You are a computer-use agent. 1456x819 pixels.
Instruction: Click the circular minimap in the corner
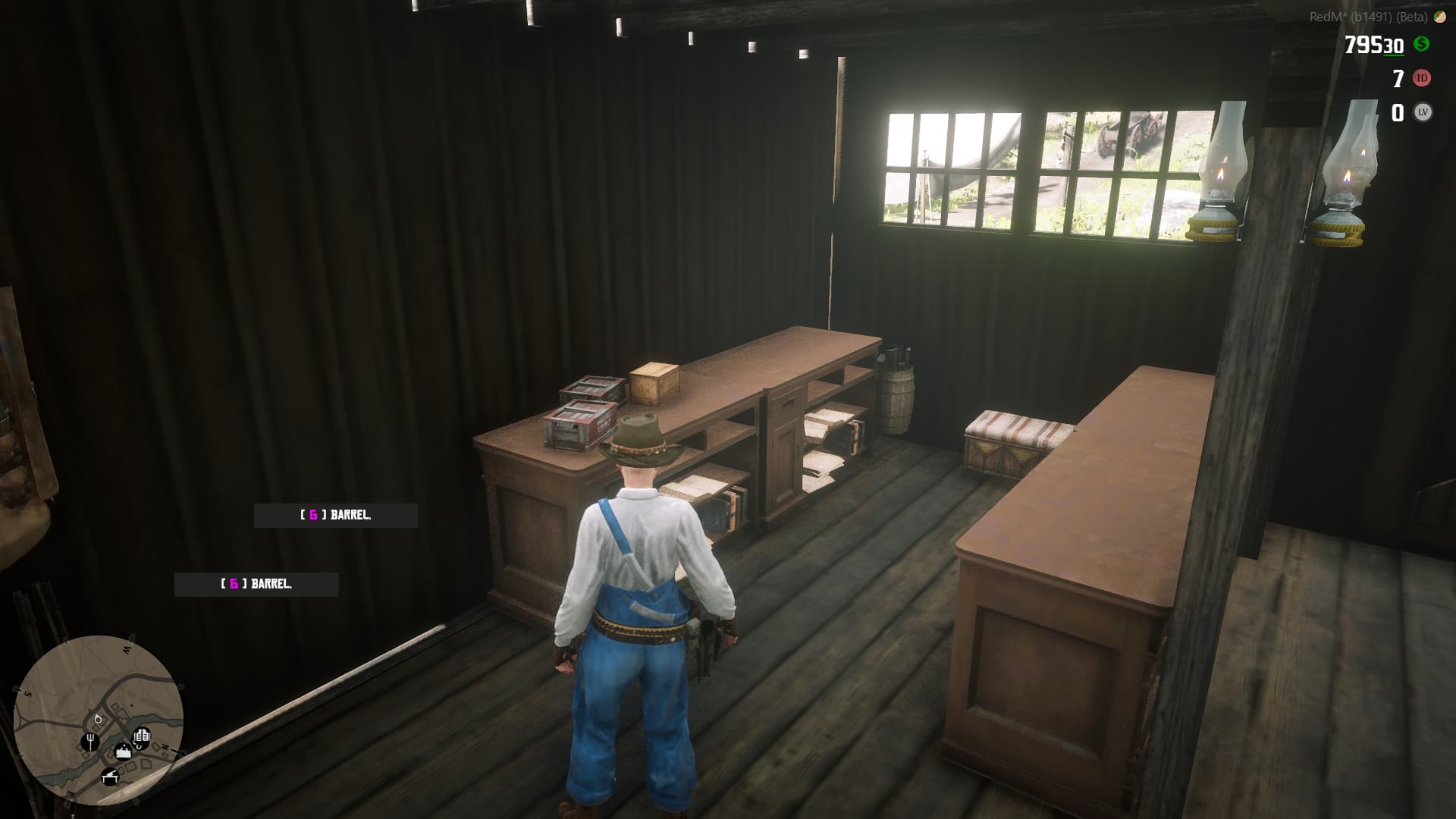pos(99,720)
